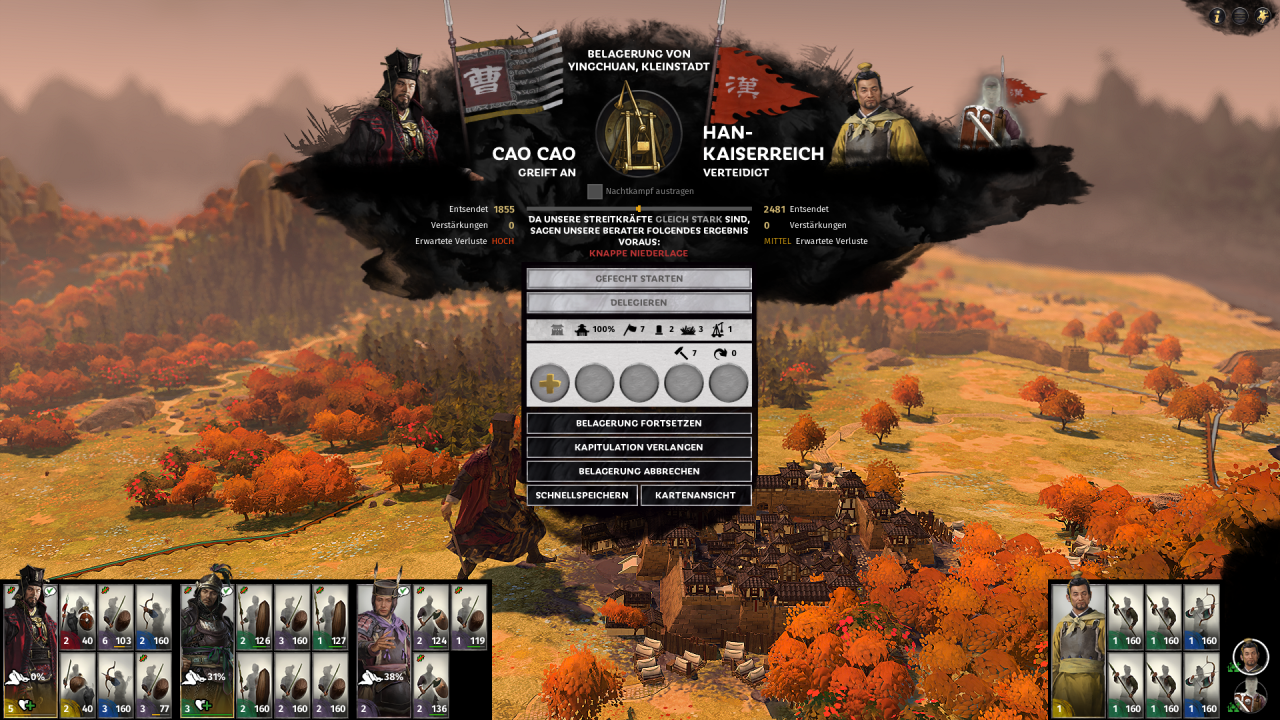Choose Delegieren to auto-resolve the battle
Image resolution: width=1280 pixels, height=720 pixels.
[x=639, y=302]
